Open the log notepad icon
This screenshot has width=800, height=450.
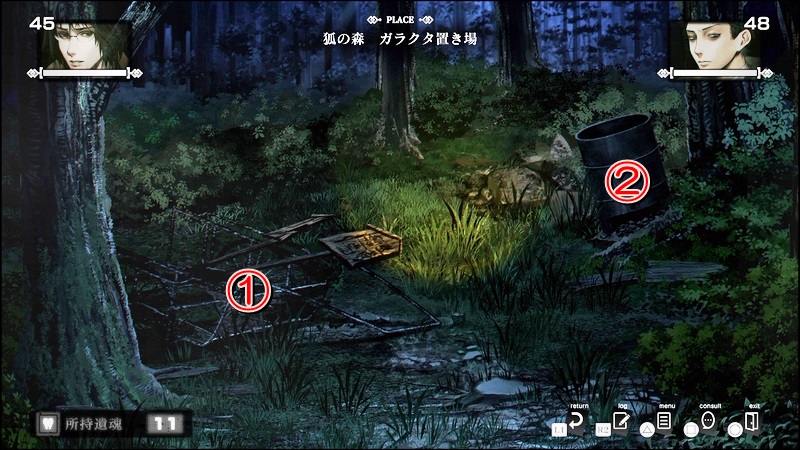coord(621,422)
